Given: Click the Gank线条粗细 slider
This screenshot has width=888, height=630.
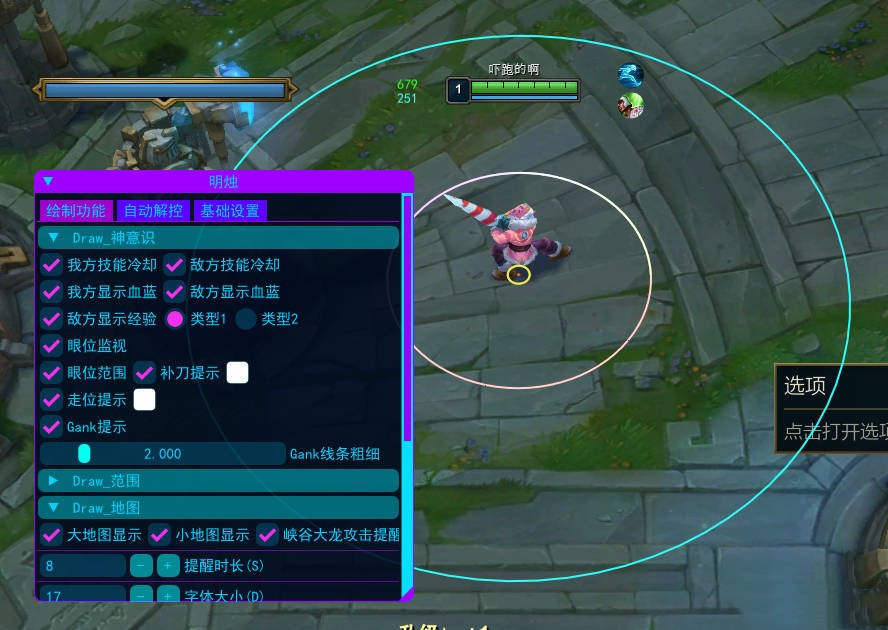Looking at the screenshot, I should pyautogui.click(x=162, y=454).
